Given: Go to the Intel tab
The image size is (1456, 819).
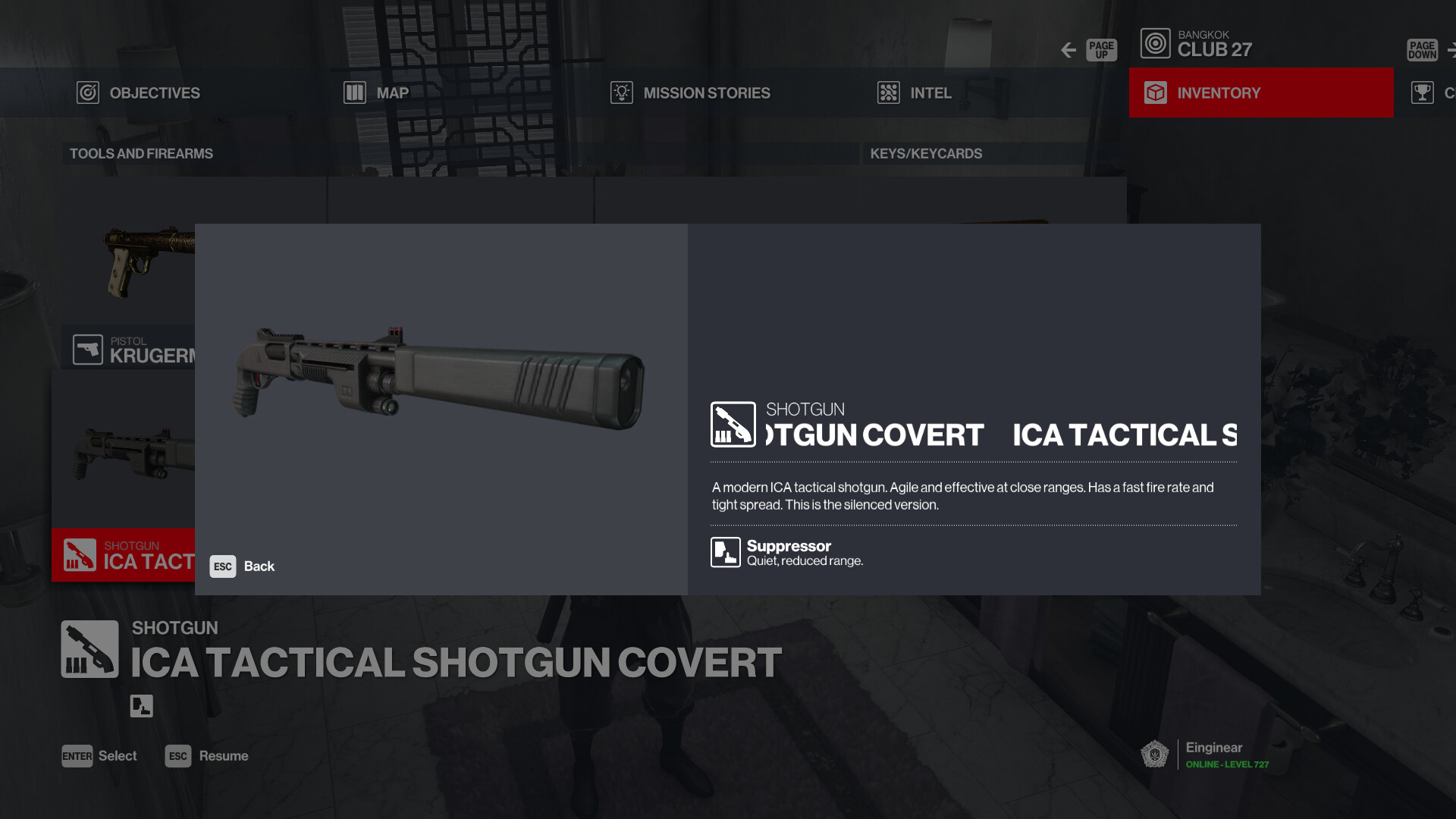Looking at the screenshot, I should (x=915, y=93).
